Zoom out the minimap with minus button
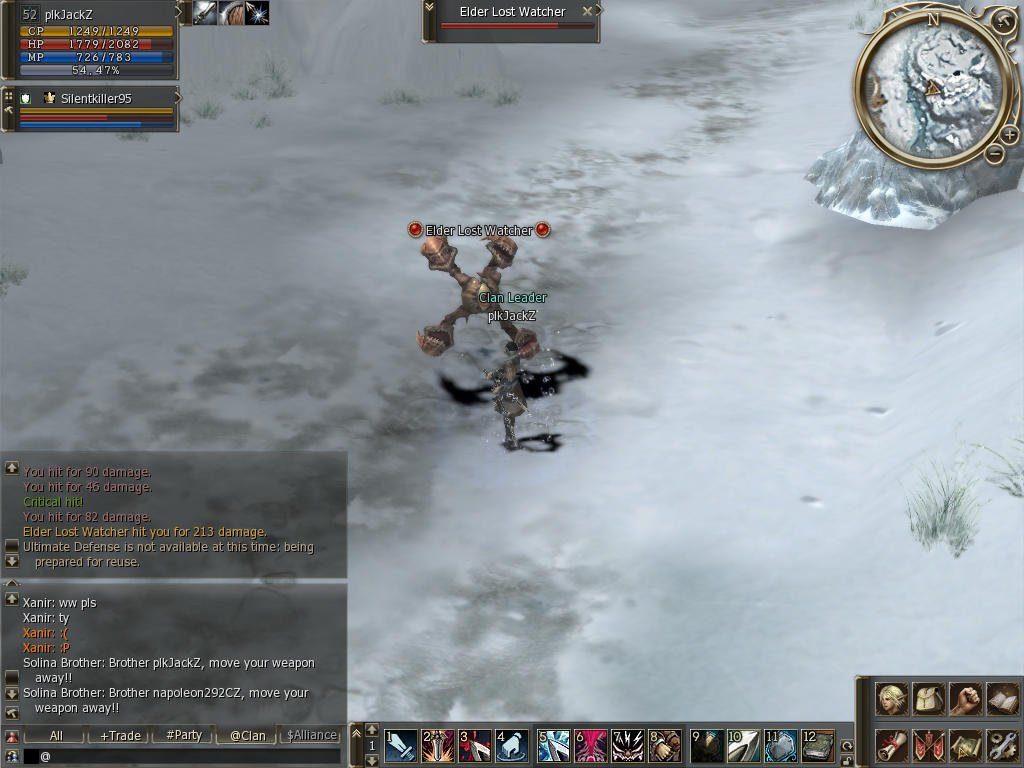The height and width of the screenshot is (768, 1024). pyautogui.click(x=994, y=153)
